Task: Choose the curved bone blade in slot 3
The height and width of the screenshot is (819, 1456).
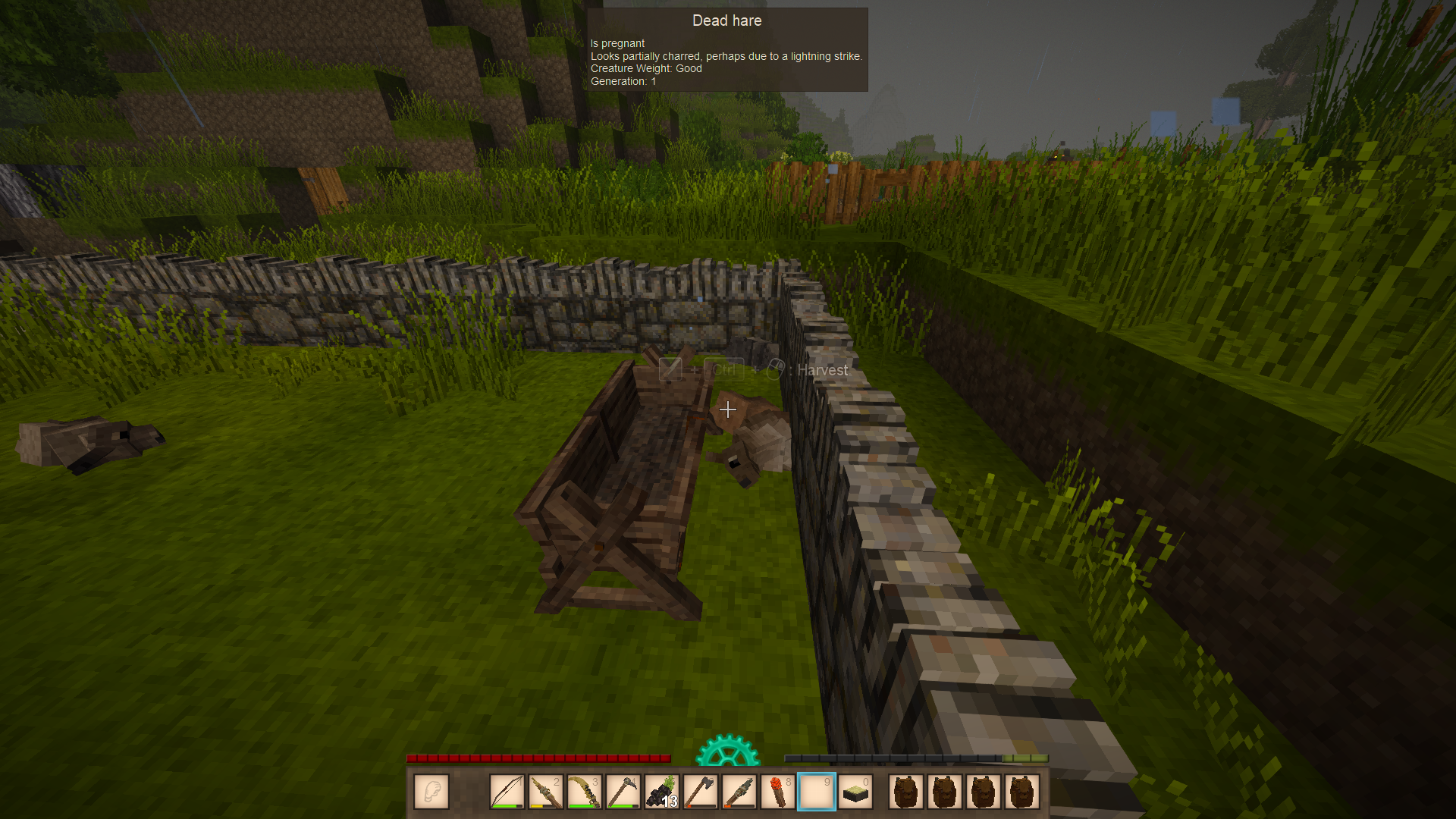Action: [x=585, y=792]
